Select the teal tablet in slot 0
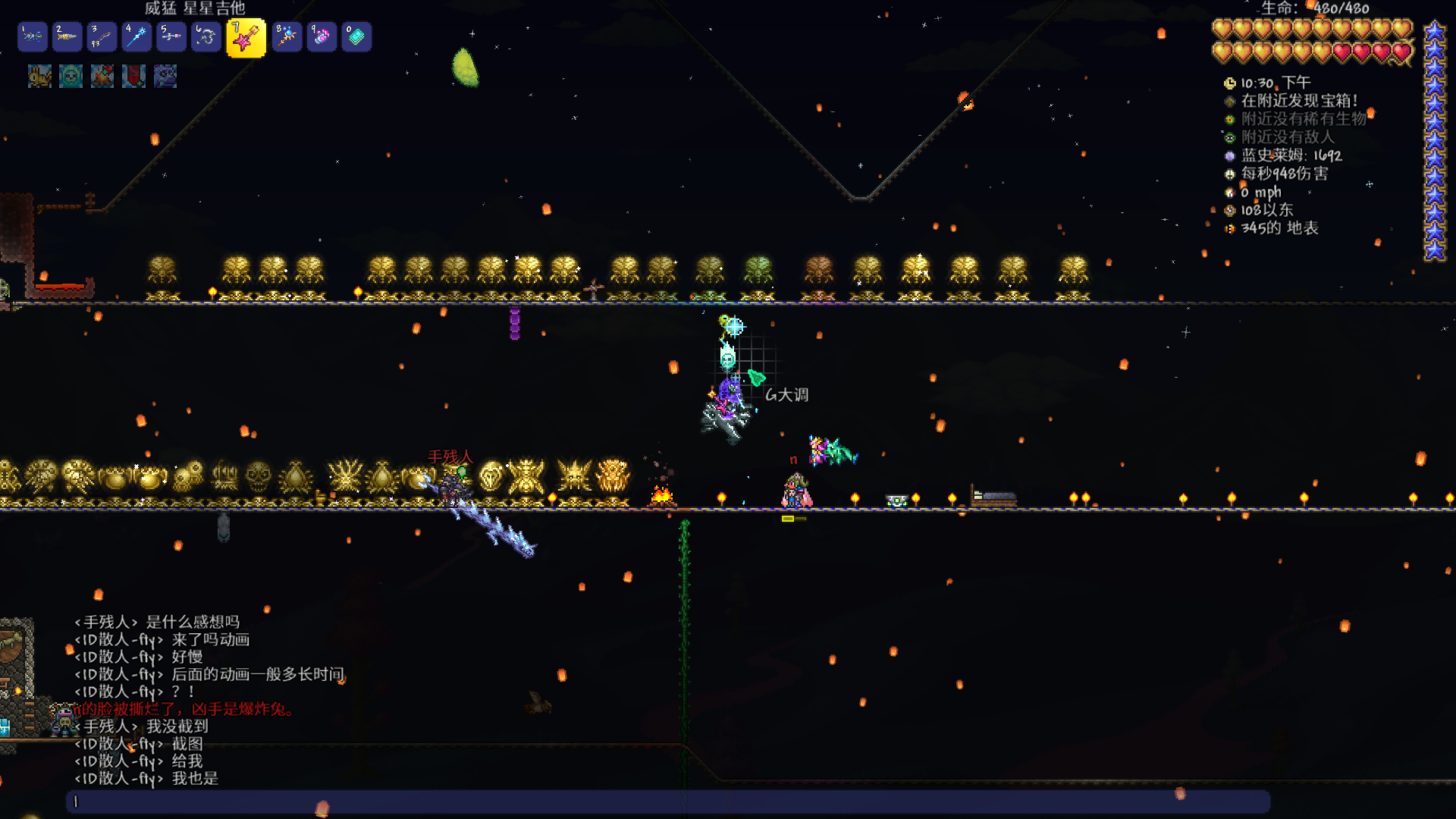 point(356,36)
